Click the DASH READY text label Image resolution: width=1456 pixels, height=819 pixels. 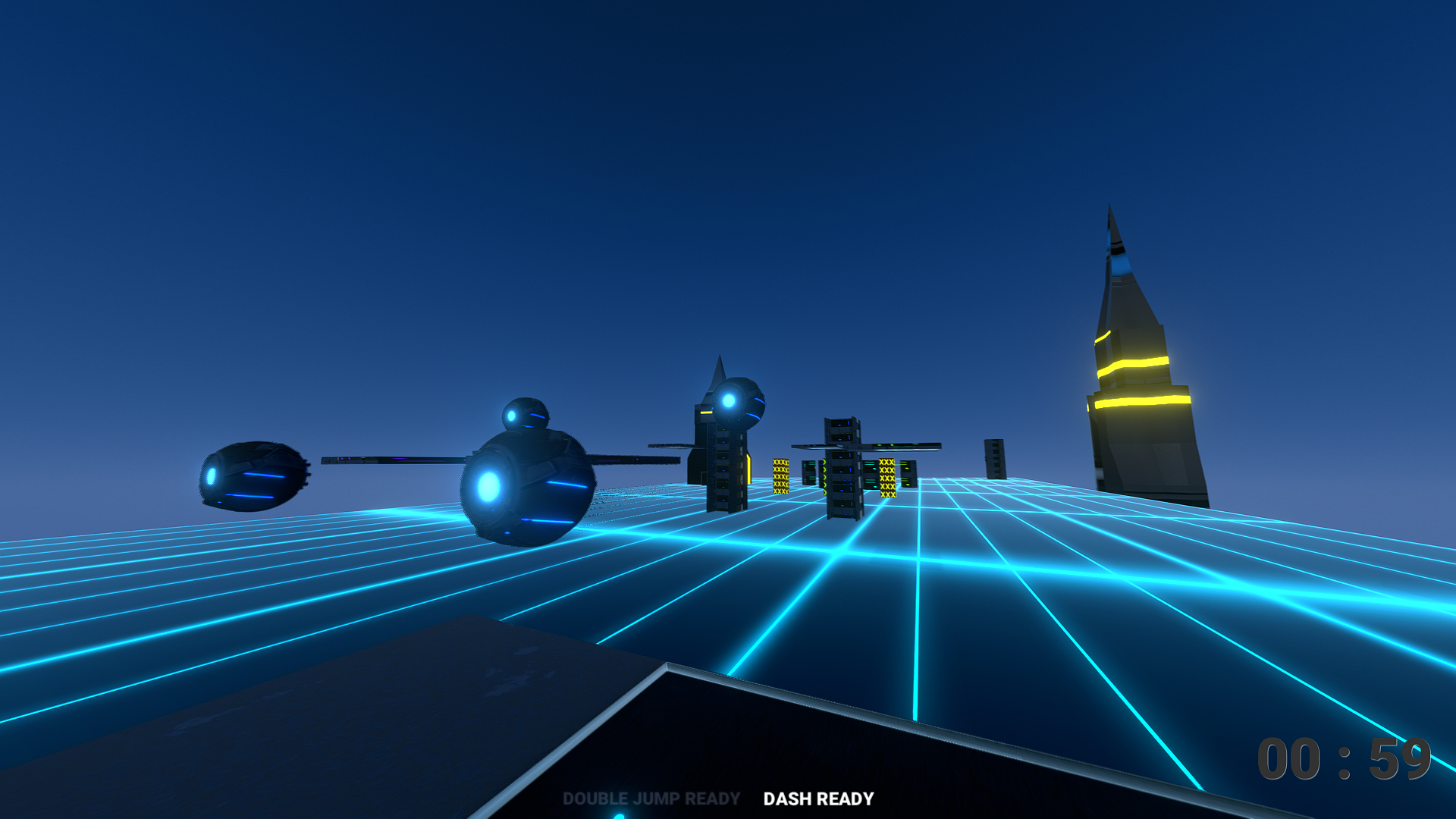[x=818, y=797]
